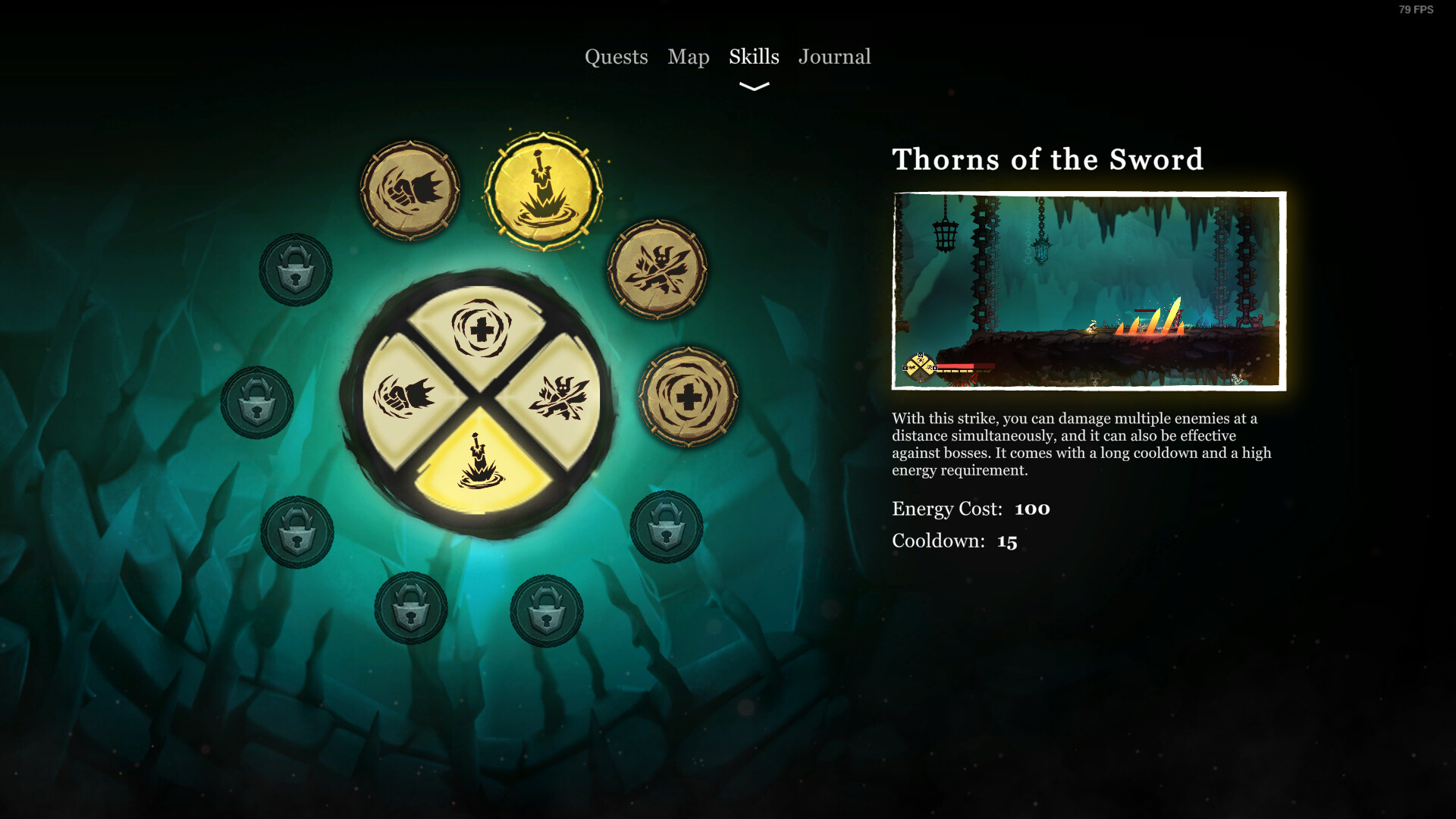
Task: Click the Thorns of the Sword preview image
Action: (1088, 290)
